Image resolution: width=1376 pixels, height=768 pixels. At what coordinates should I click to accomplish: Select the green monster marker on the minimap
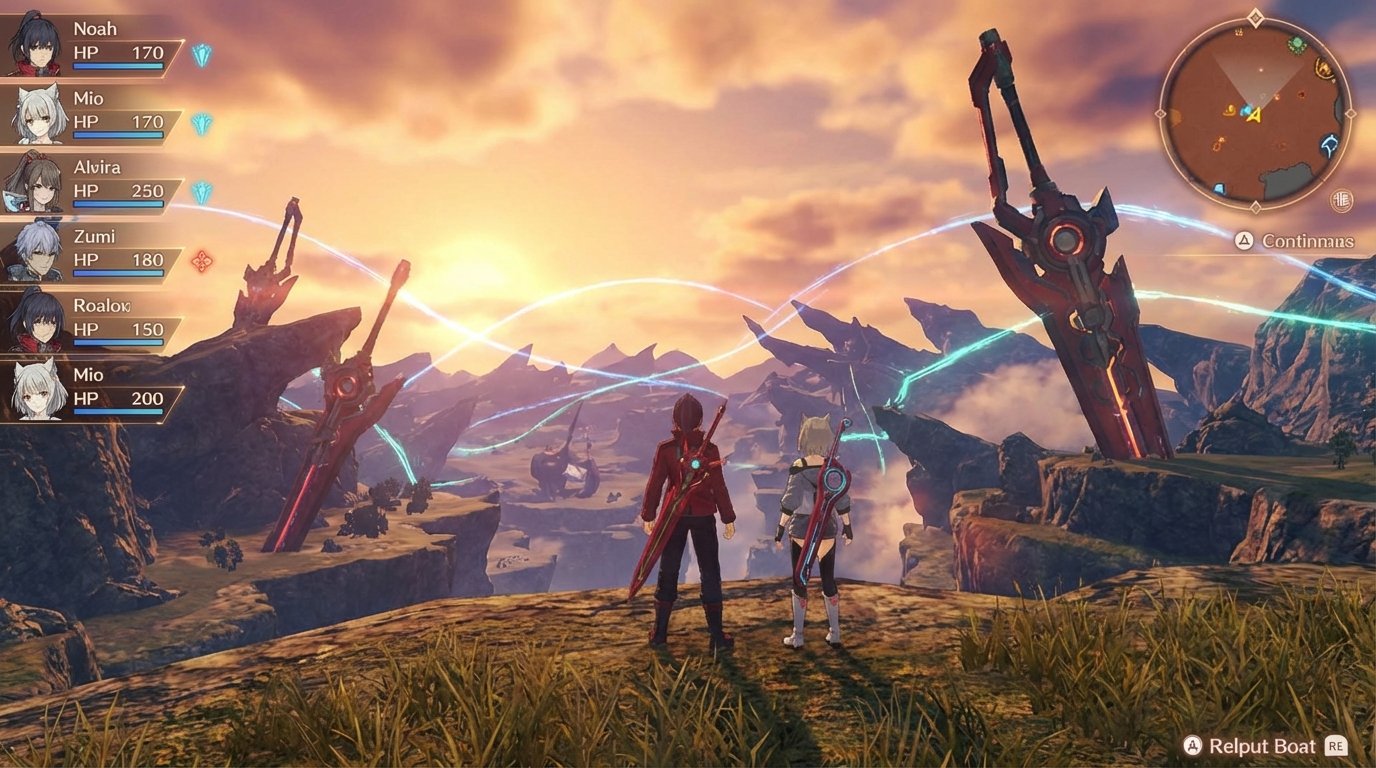1295,44
